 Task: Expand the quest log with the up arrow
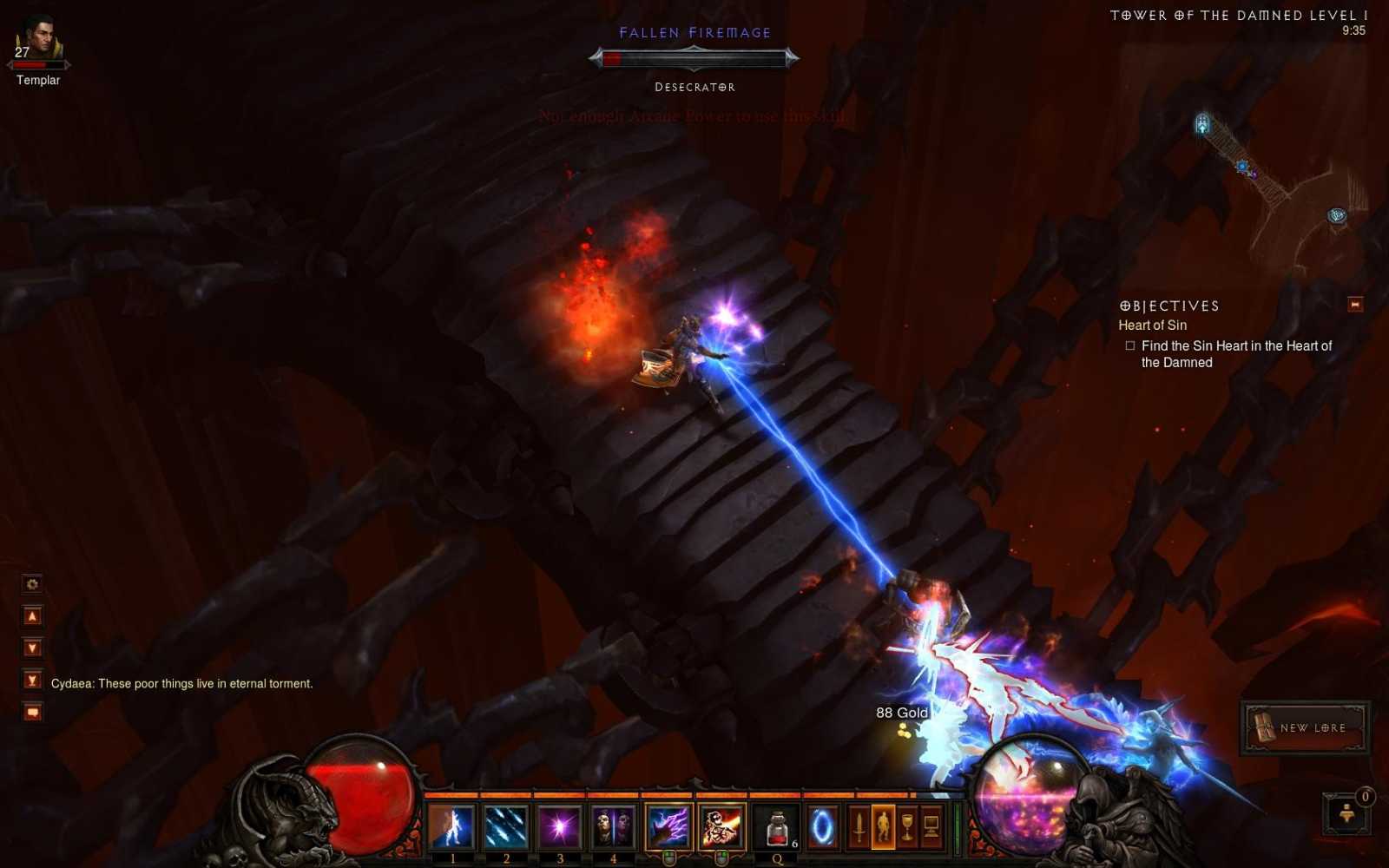click(32, 615)
